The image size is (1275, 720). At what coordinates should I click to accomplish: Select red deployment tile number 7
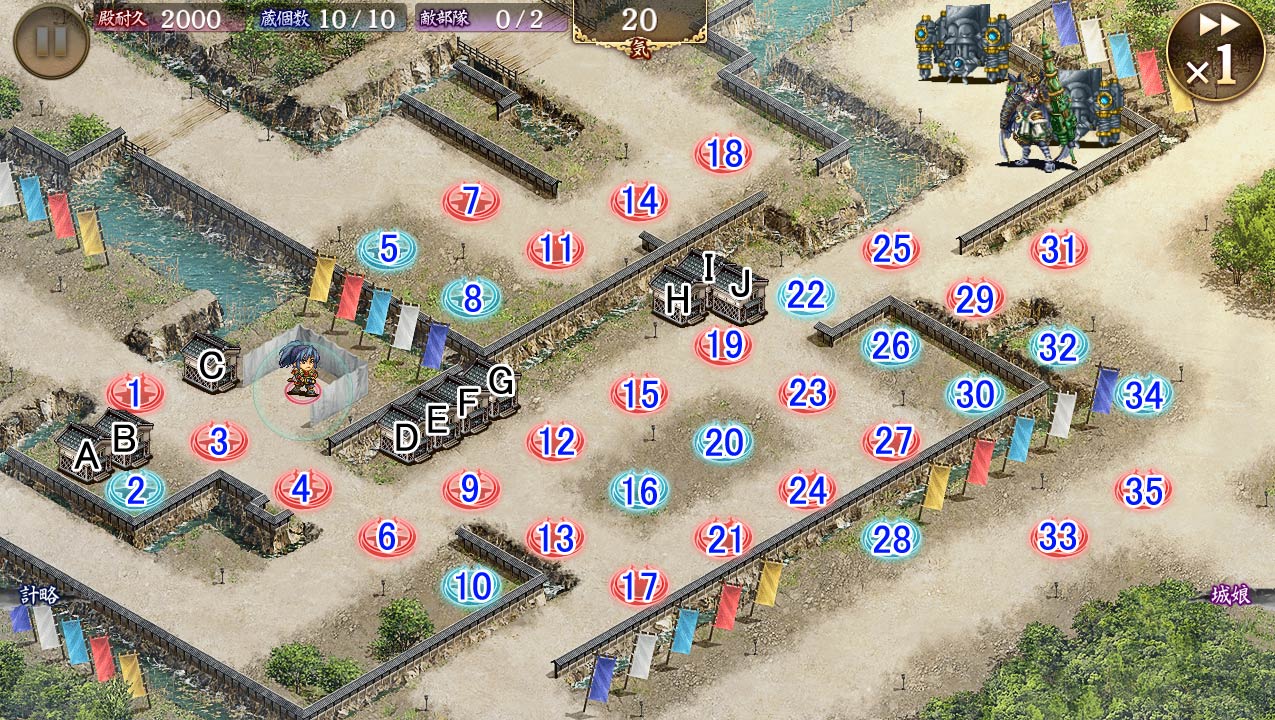(471, 201)
